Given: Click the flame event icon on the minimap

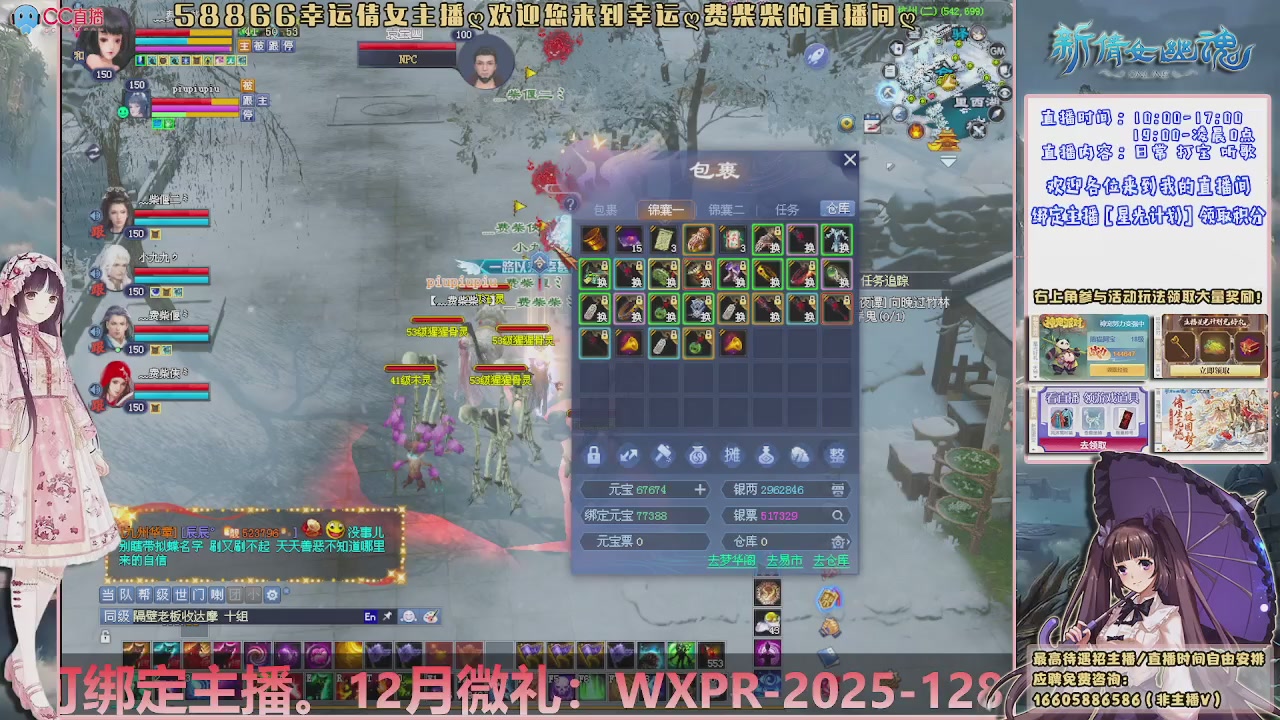Looking at the screenshot, I should 915,132.
